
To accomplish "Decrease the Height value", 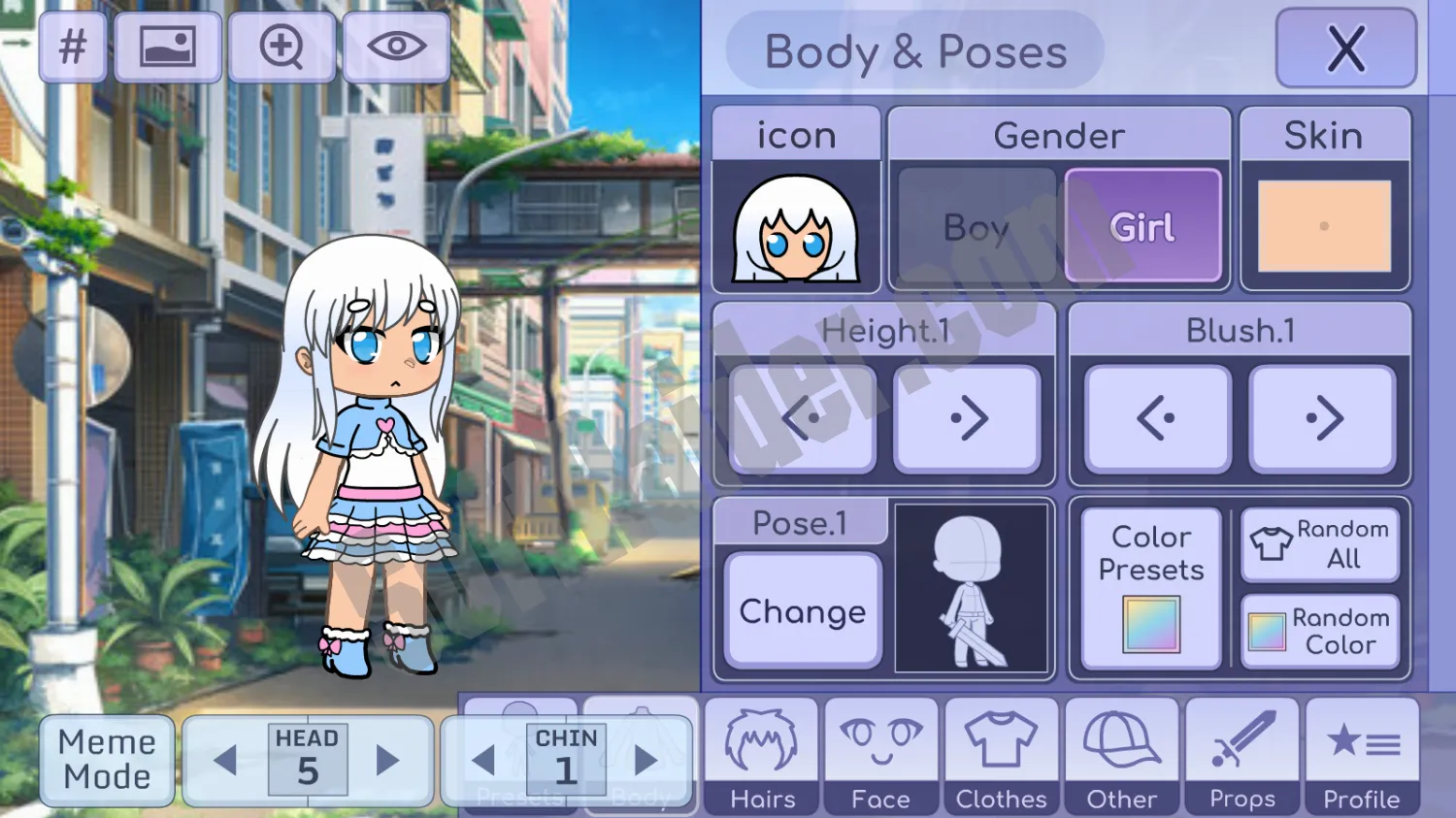I will 803,419.
